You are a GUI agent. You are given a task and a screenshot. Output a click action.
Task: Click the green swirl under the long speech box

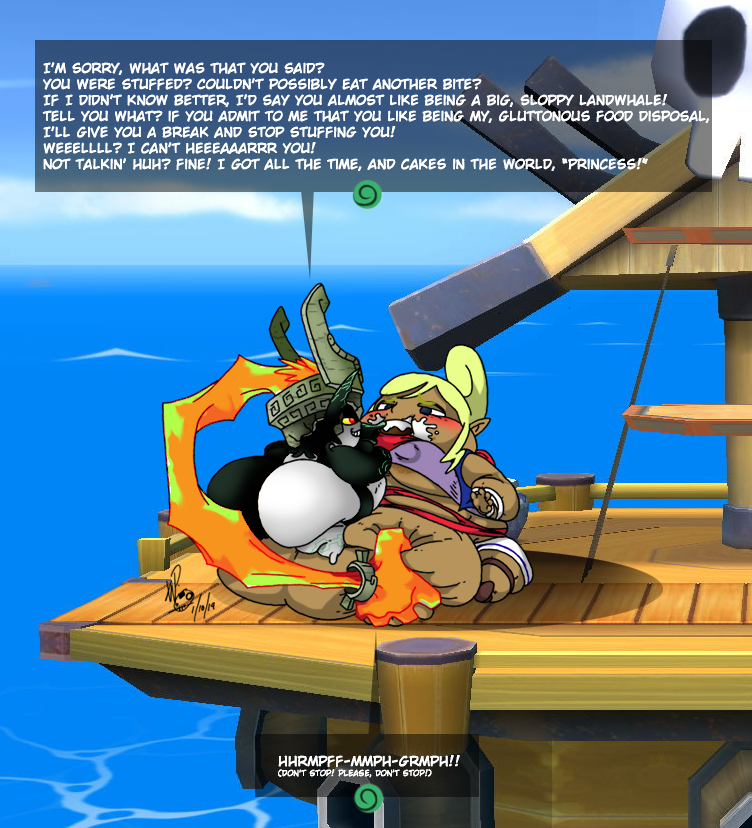366,193
